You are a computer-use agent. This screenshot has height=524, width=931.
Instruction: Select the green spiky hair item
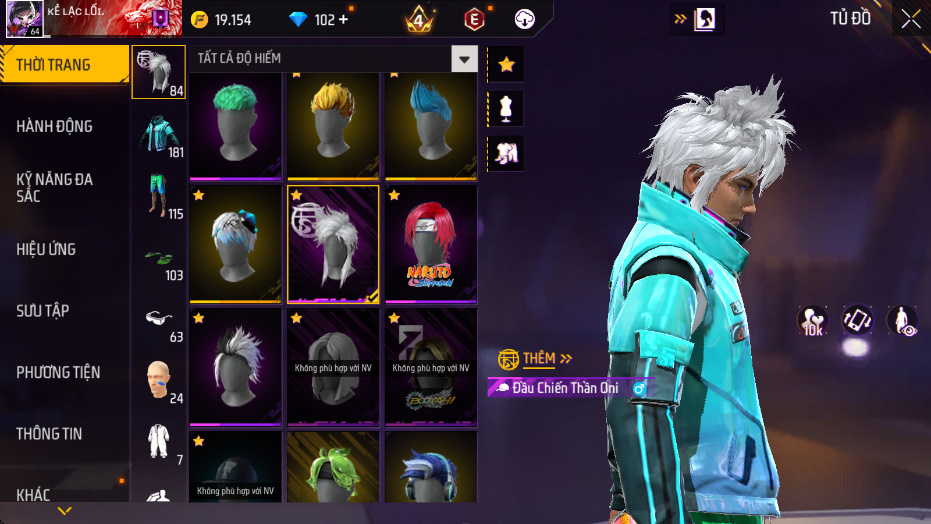(235, 125)
